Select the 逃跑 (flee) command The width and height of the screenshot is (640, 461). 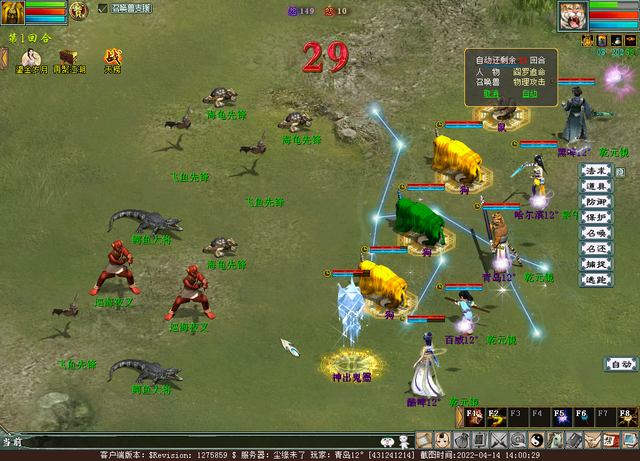coord(596,280)
